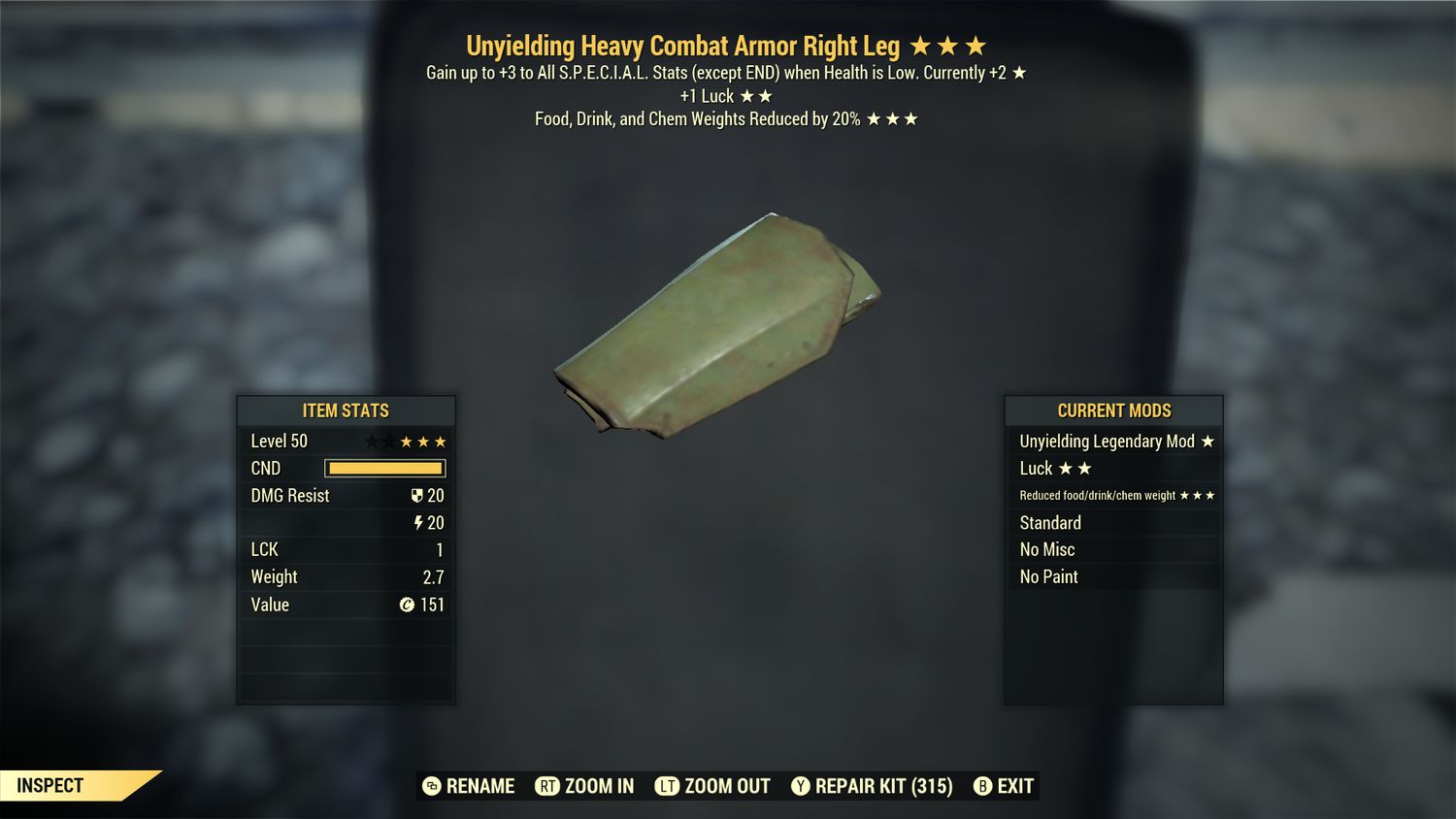This screenshot has width=1456, height=819.
Task: Expand the Current Mods panel header
Action: coord(1112,410)
